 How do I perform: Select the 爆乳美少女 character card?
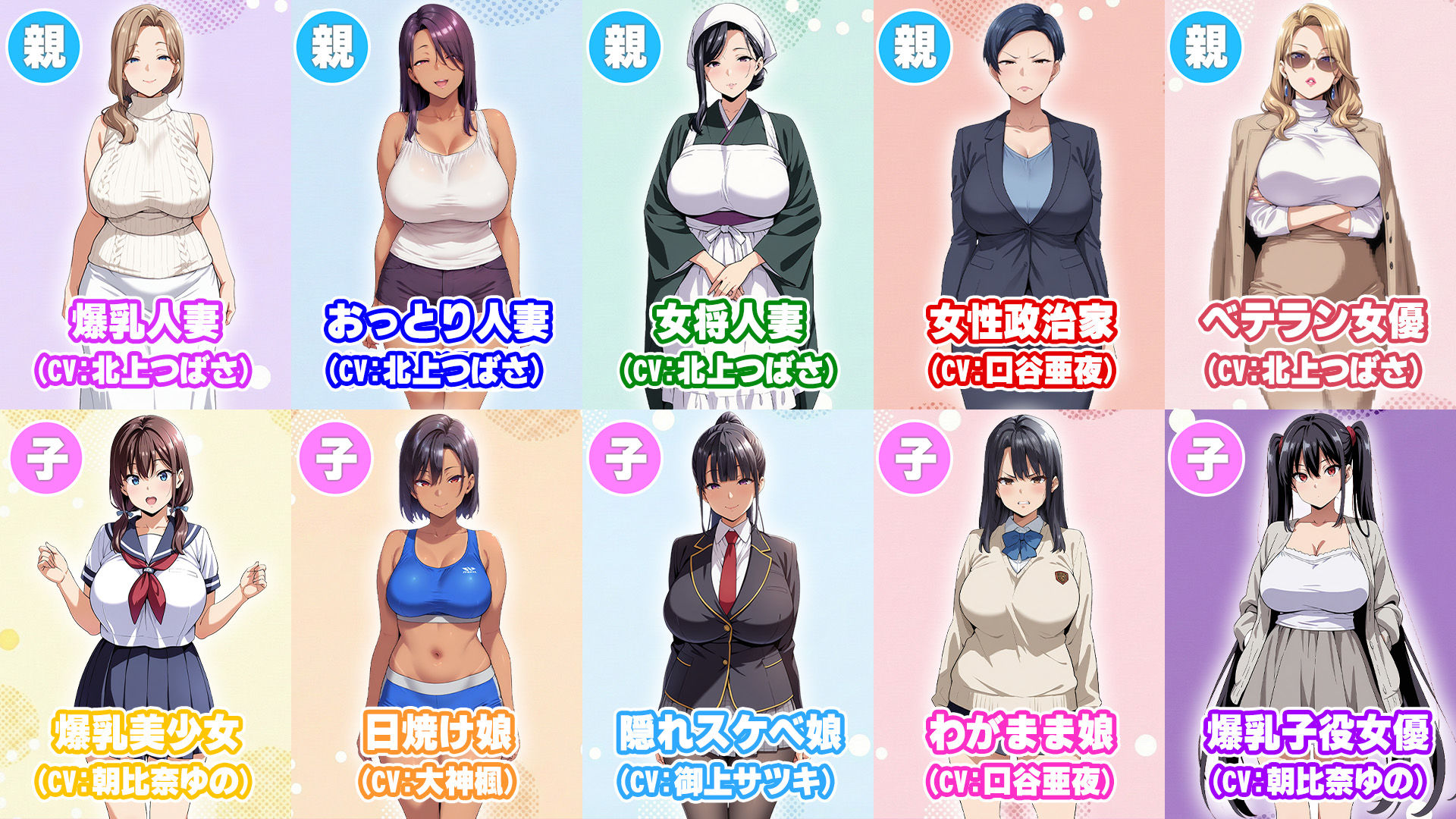click(x=146, y=614)
